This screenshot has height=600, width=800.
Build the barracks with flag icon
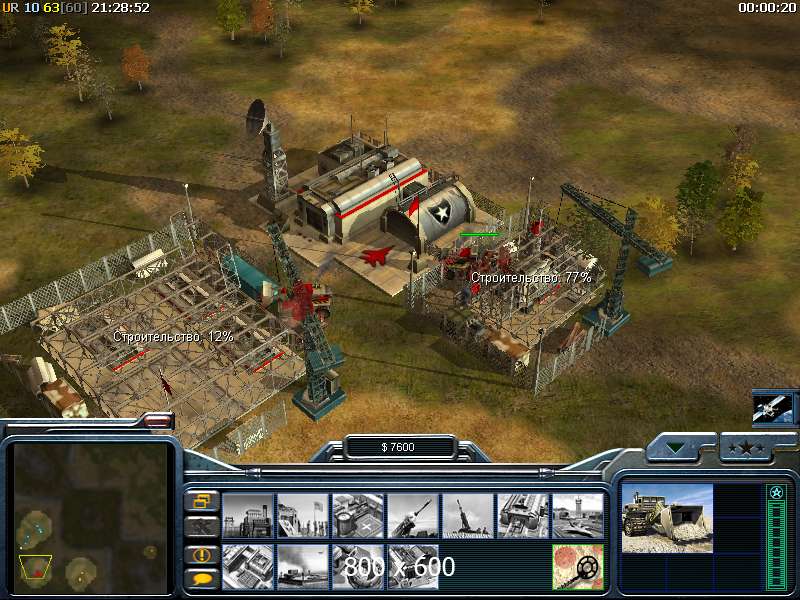pos(303,515)
